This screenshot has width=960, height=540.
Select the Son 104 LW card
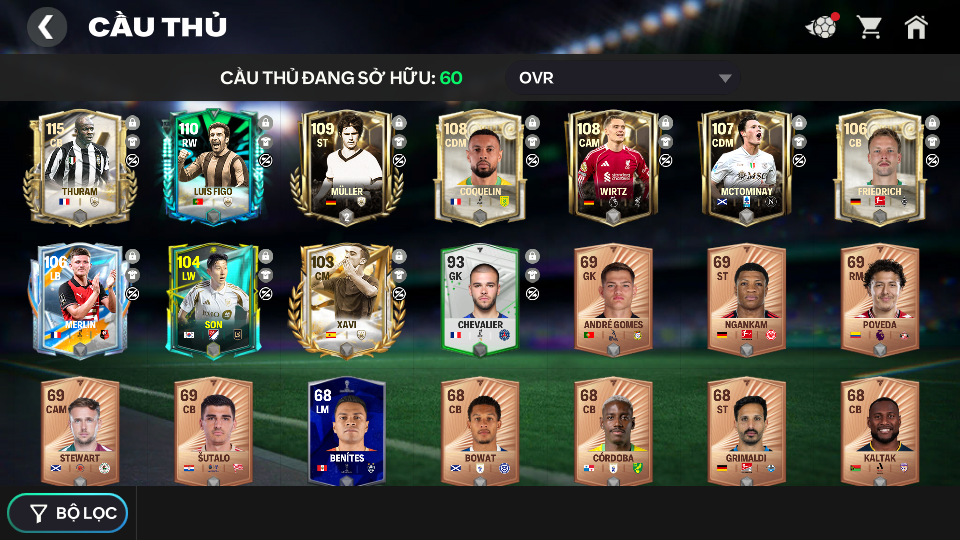click(213, 298)
